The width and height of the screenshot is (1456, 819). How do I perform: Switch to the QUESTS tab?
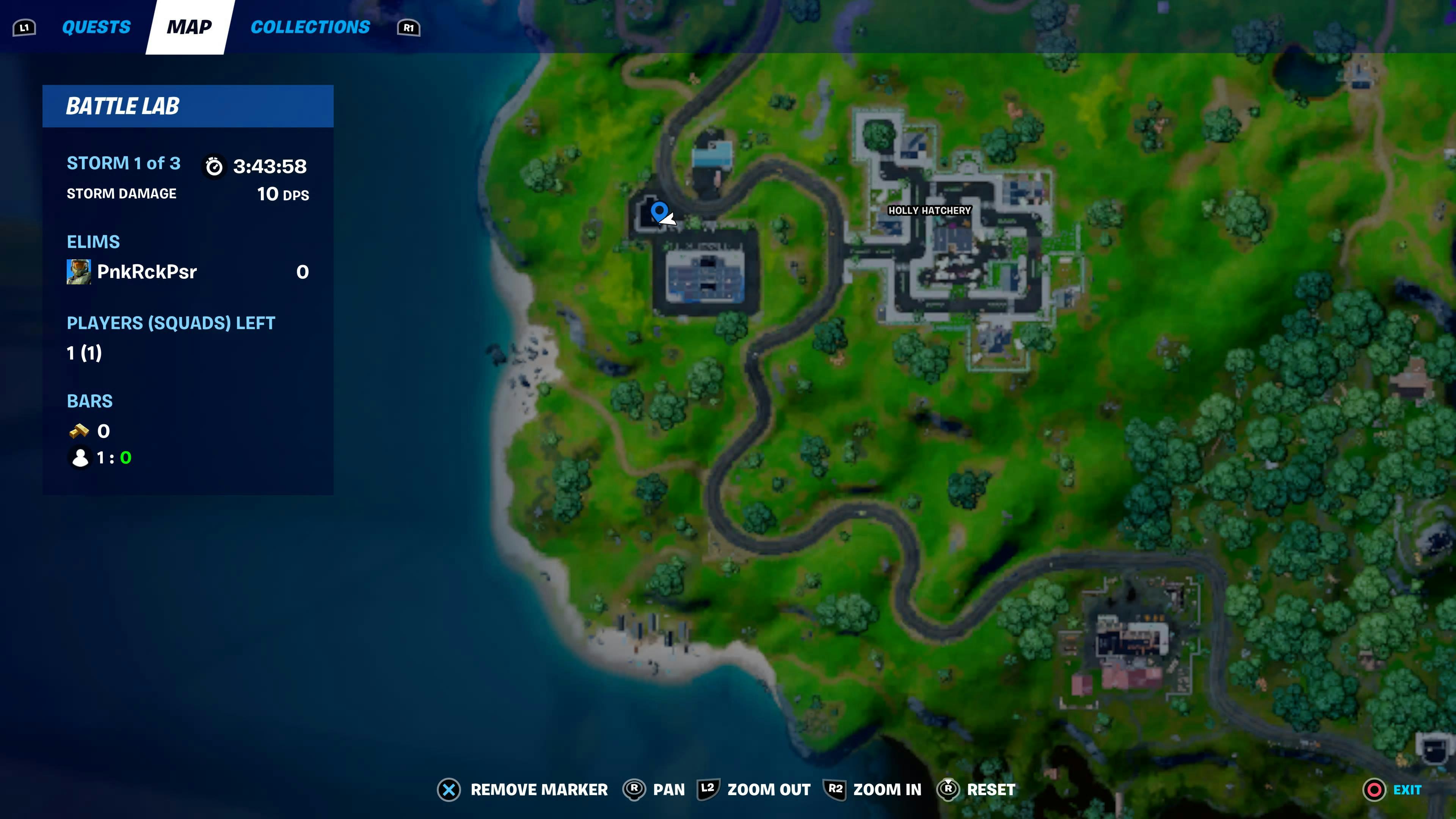[96, 27]
